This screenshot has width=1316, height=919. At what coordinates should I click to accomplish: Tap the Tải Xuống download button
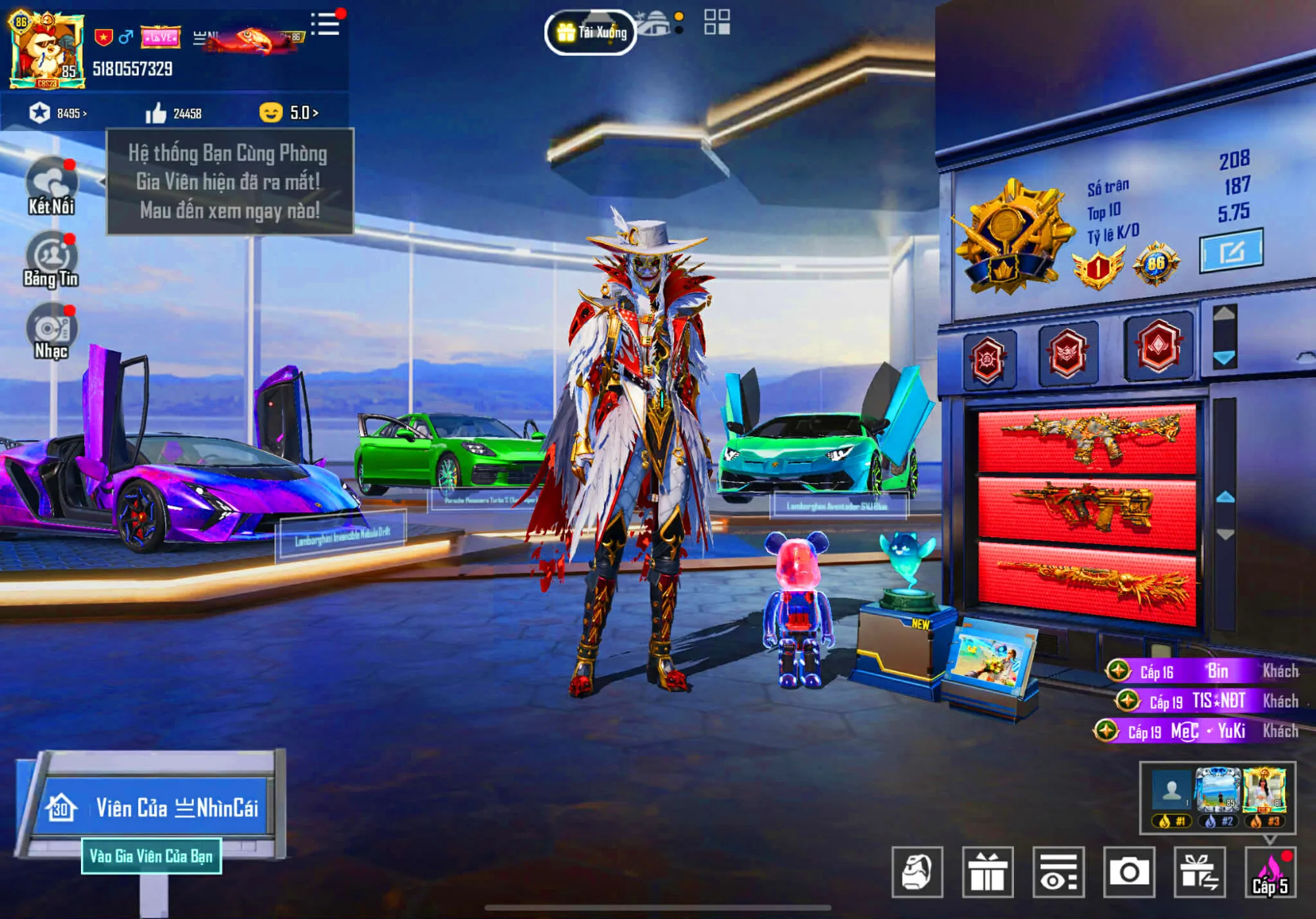(590, 32)
